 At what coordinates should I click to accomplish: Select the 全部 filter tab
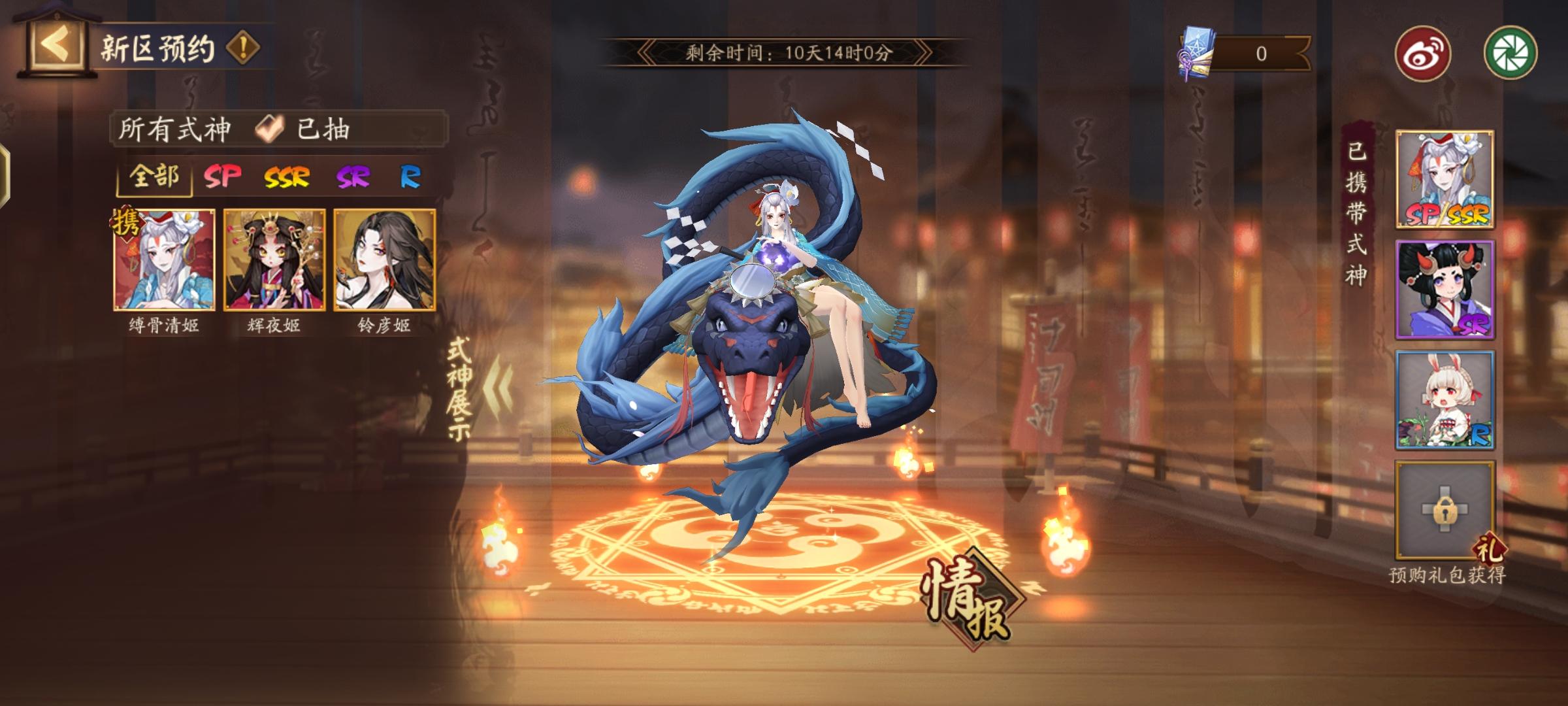pyautogui.click(x=154, y=178)
